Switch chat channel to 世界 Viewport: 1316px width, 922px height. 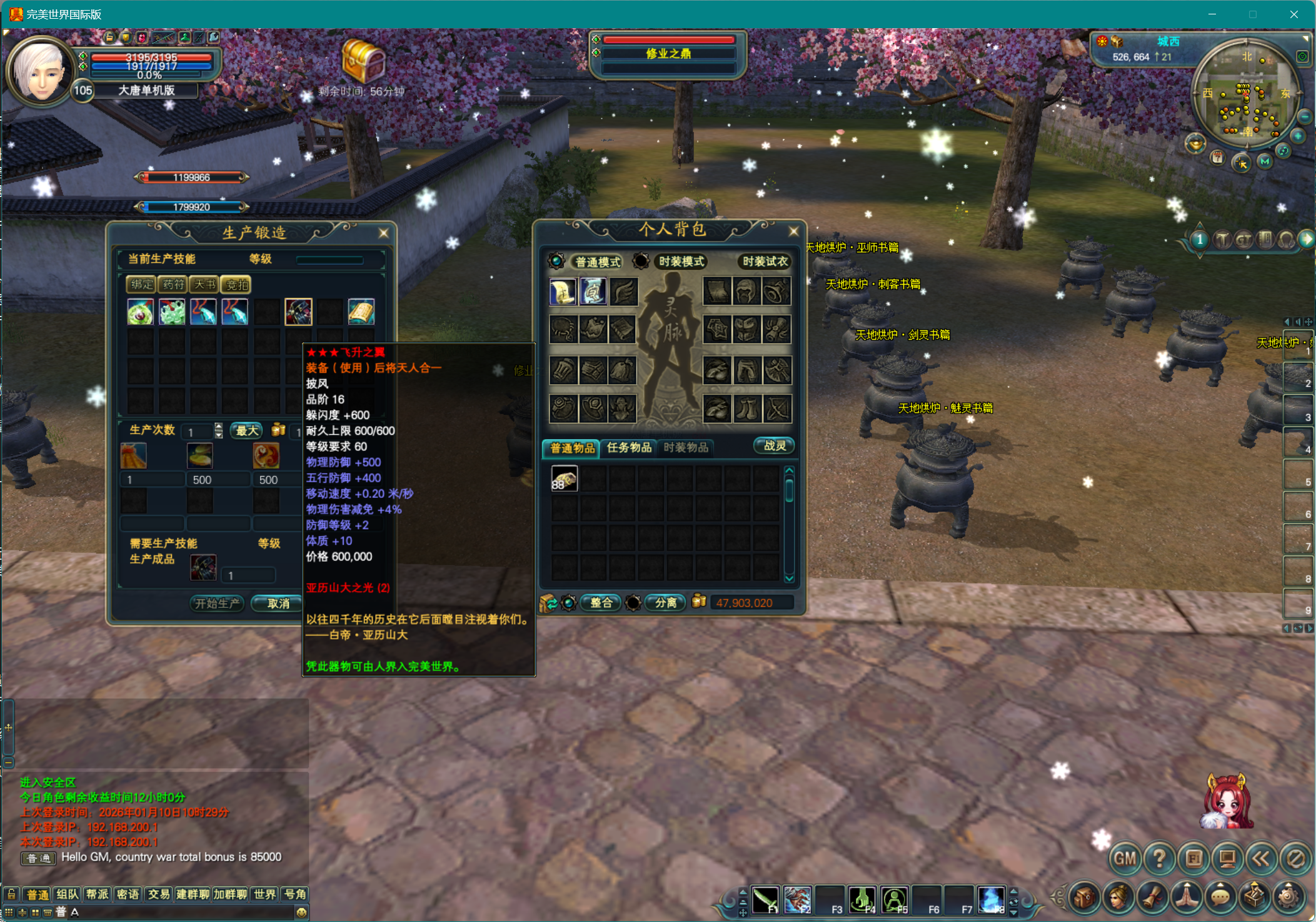click(x=264, y=894)
